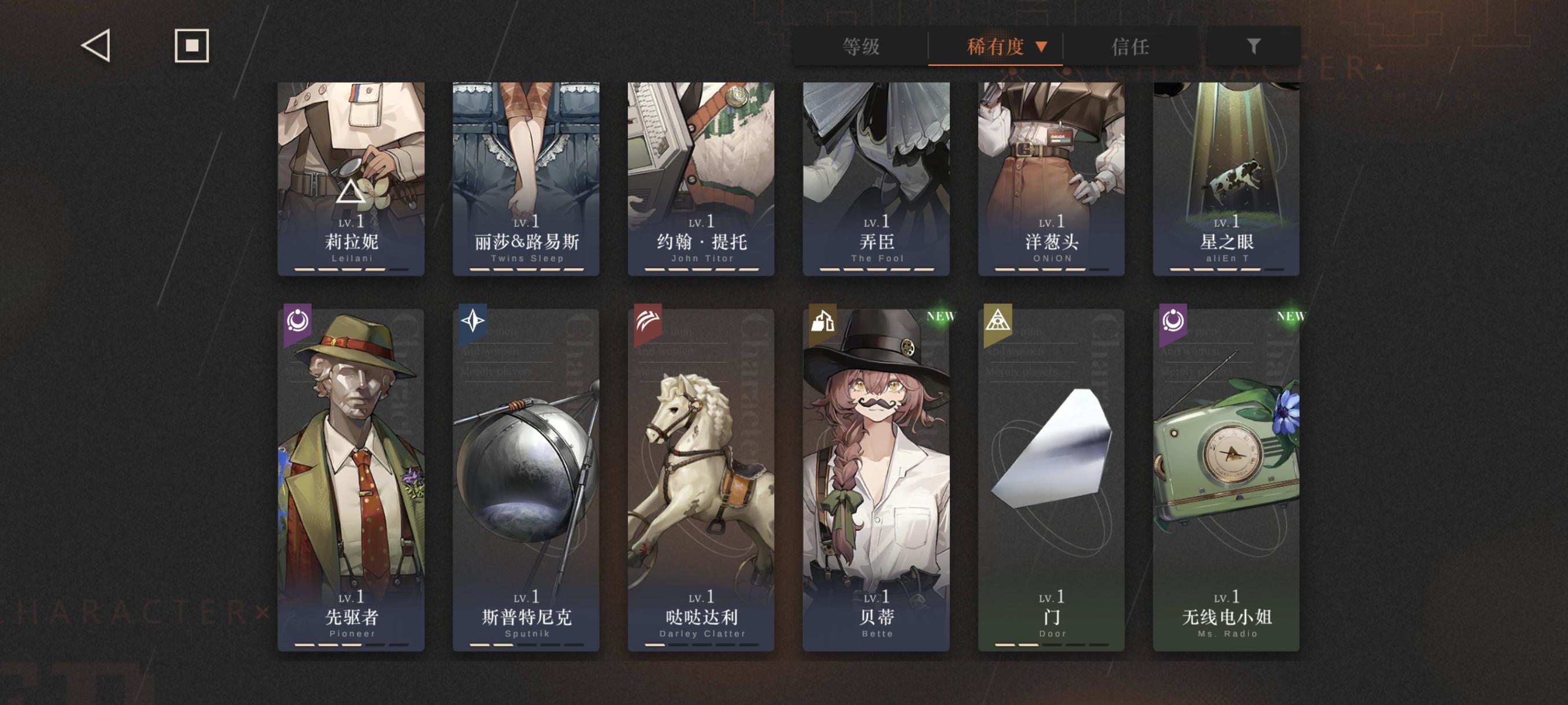The image size is (1568, 705).
Task: Click the back arrow to exit
Action: 95,47
